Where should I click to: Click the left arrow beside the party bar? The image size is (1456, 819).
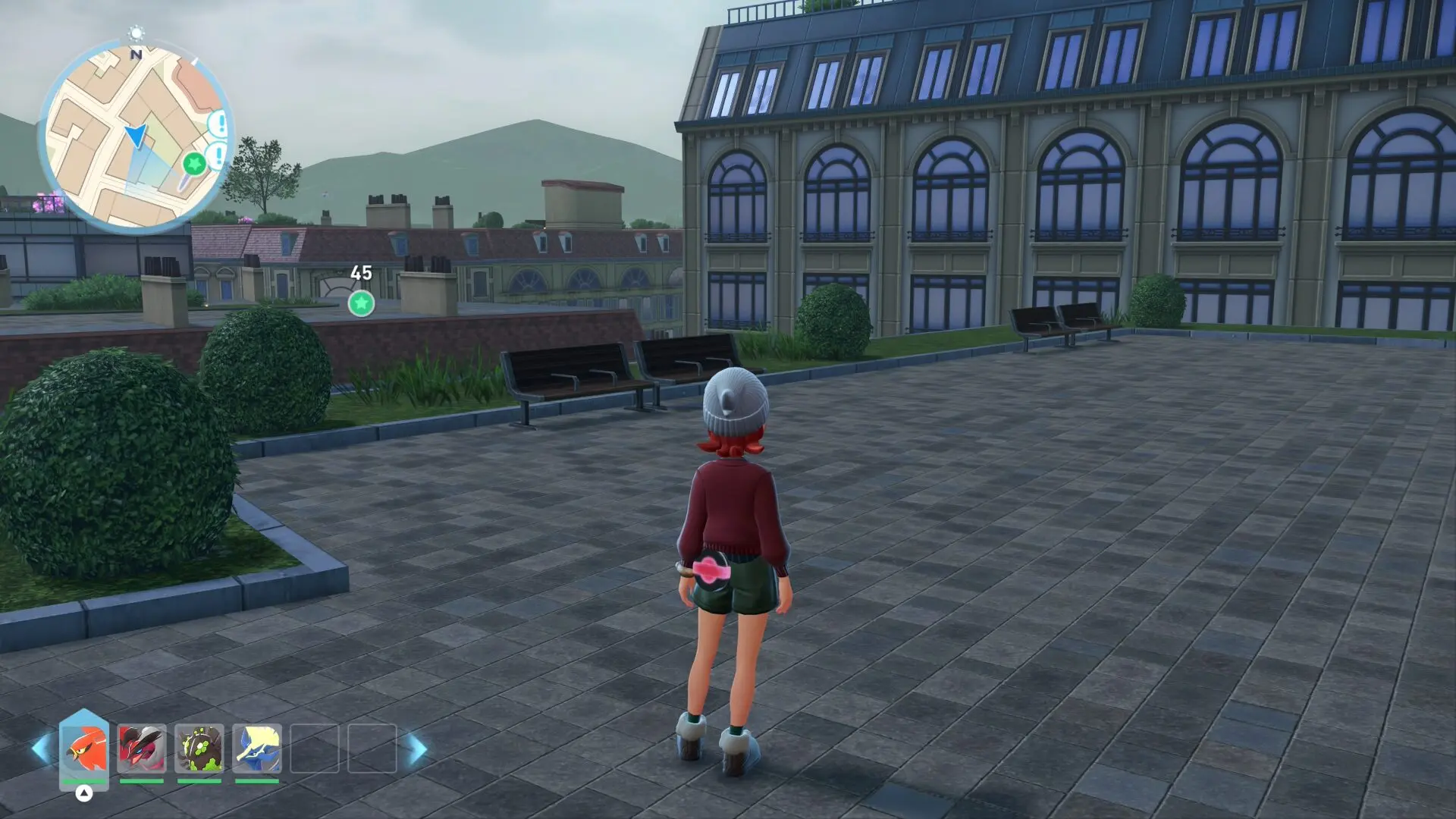click(41, 748)
